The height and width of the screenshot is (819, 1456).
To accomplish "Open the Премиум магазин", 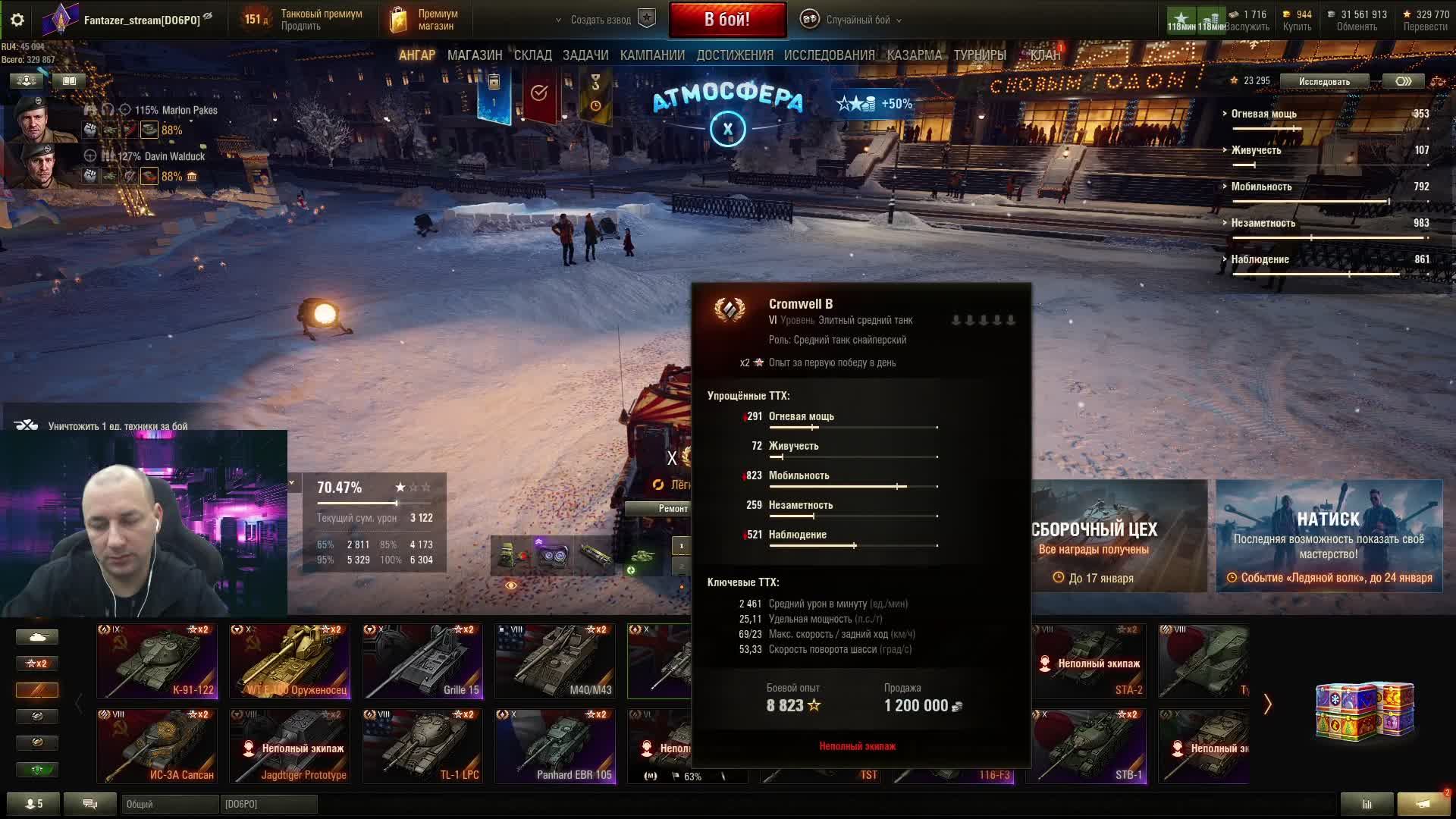I will click(425, 20).
